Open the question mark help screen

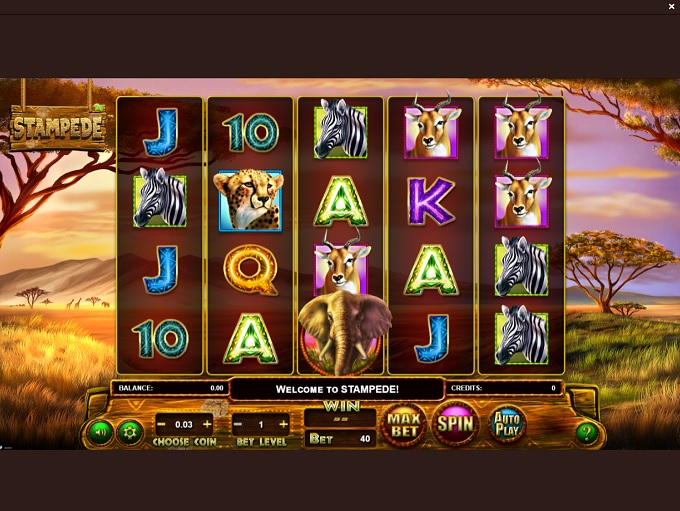pyautogui.click(x=586, y=432)
